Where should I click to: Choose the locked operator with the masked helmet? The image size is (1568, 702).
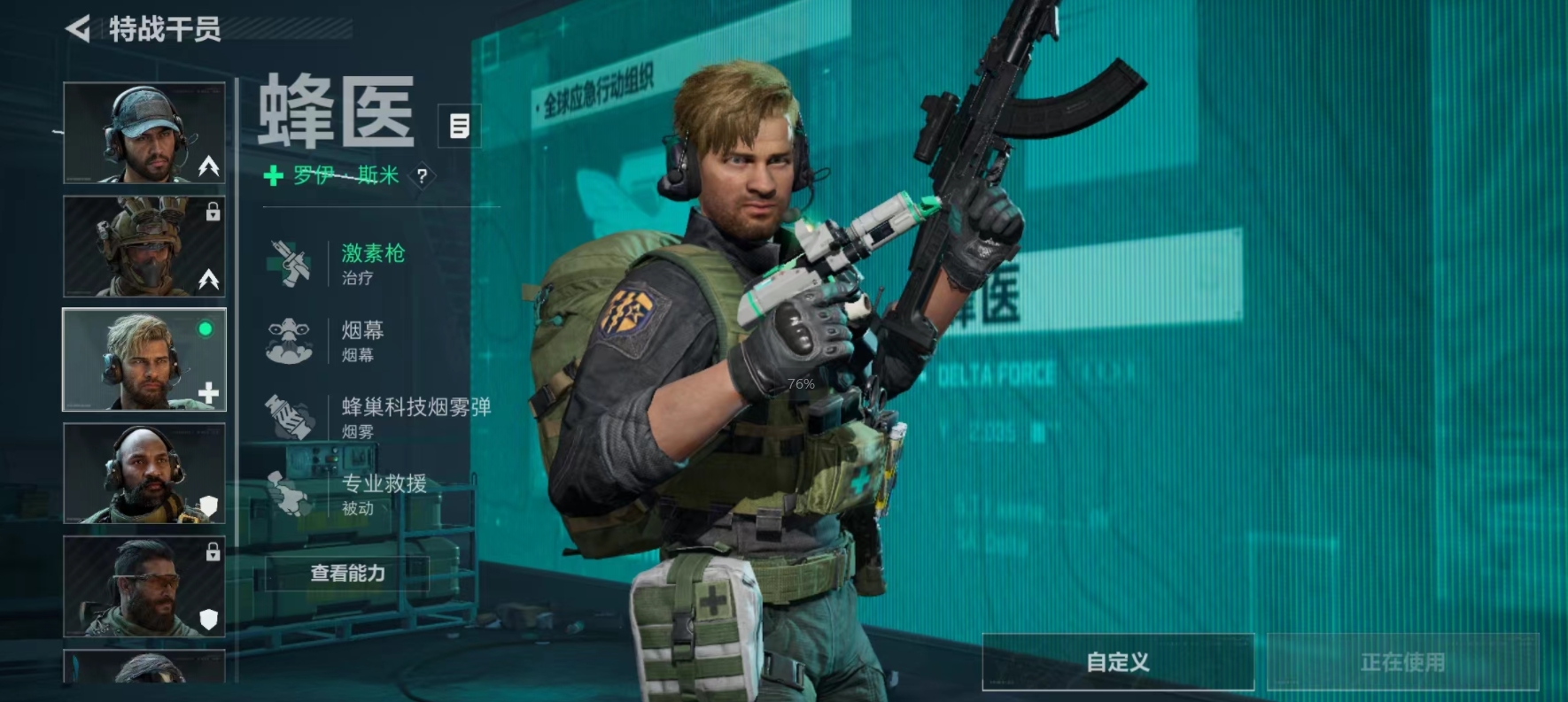tap(144, 246)
